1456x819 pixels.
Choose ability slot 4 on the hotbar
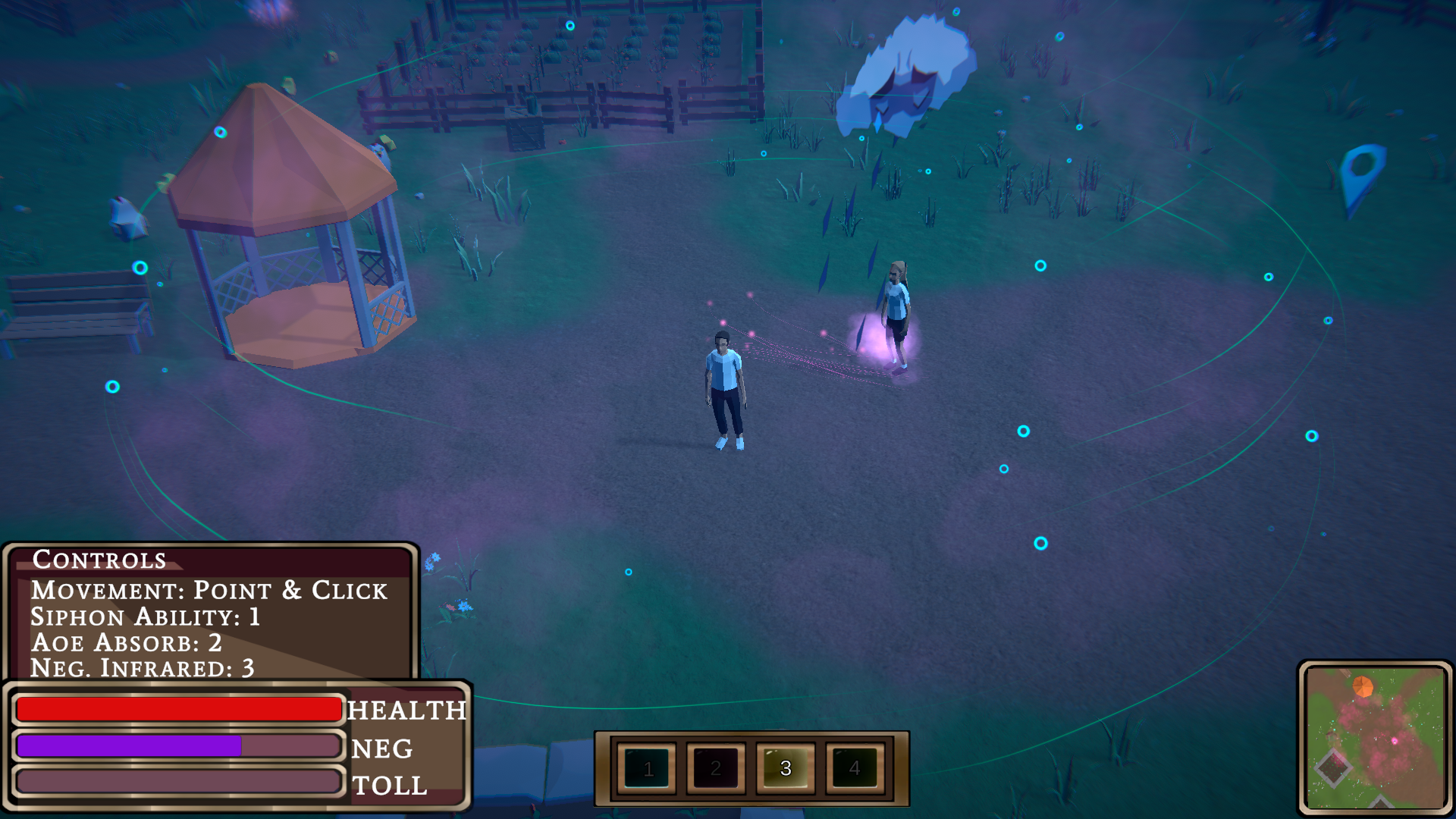click(855, 768)
